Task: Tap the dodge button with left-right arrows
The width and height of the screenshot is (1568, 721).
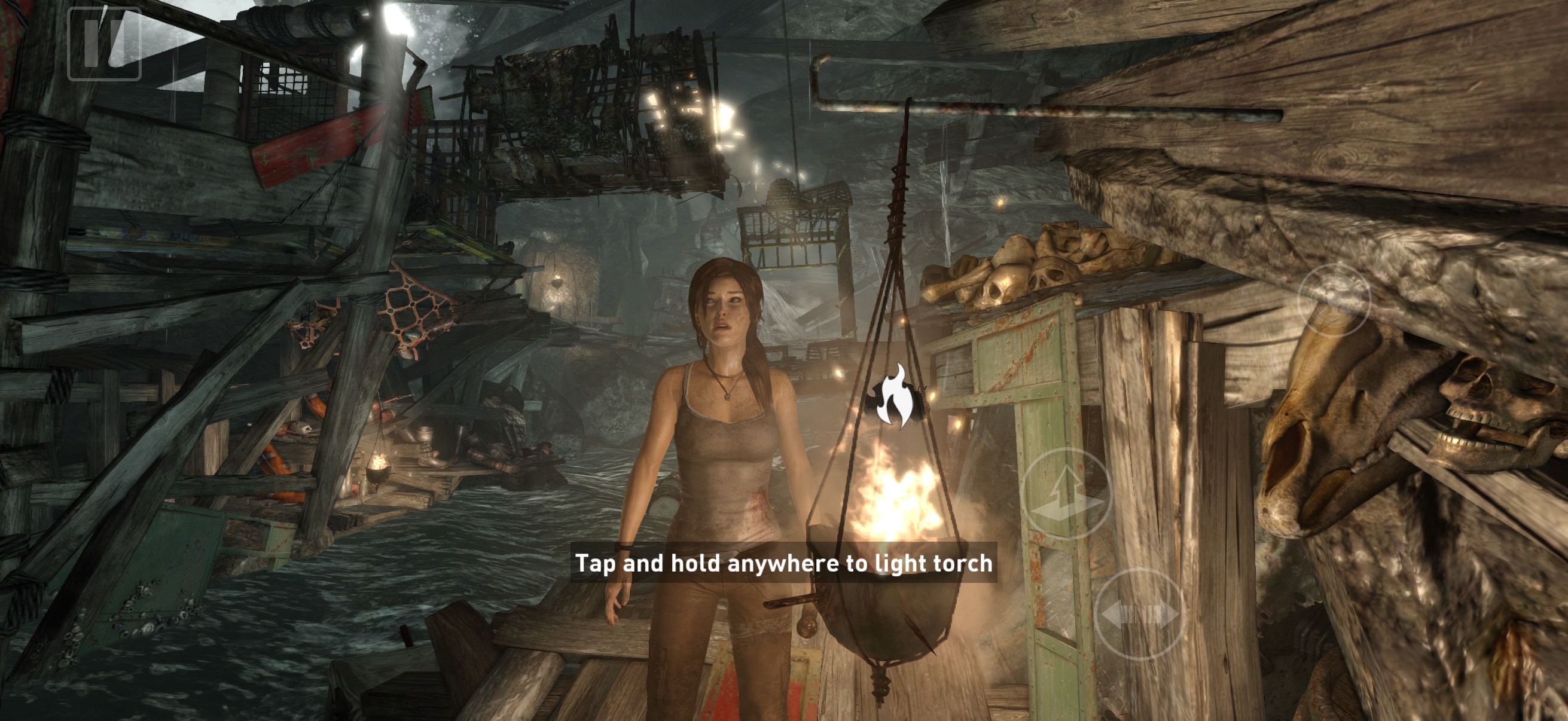Action: point(1139,614)
